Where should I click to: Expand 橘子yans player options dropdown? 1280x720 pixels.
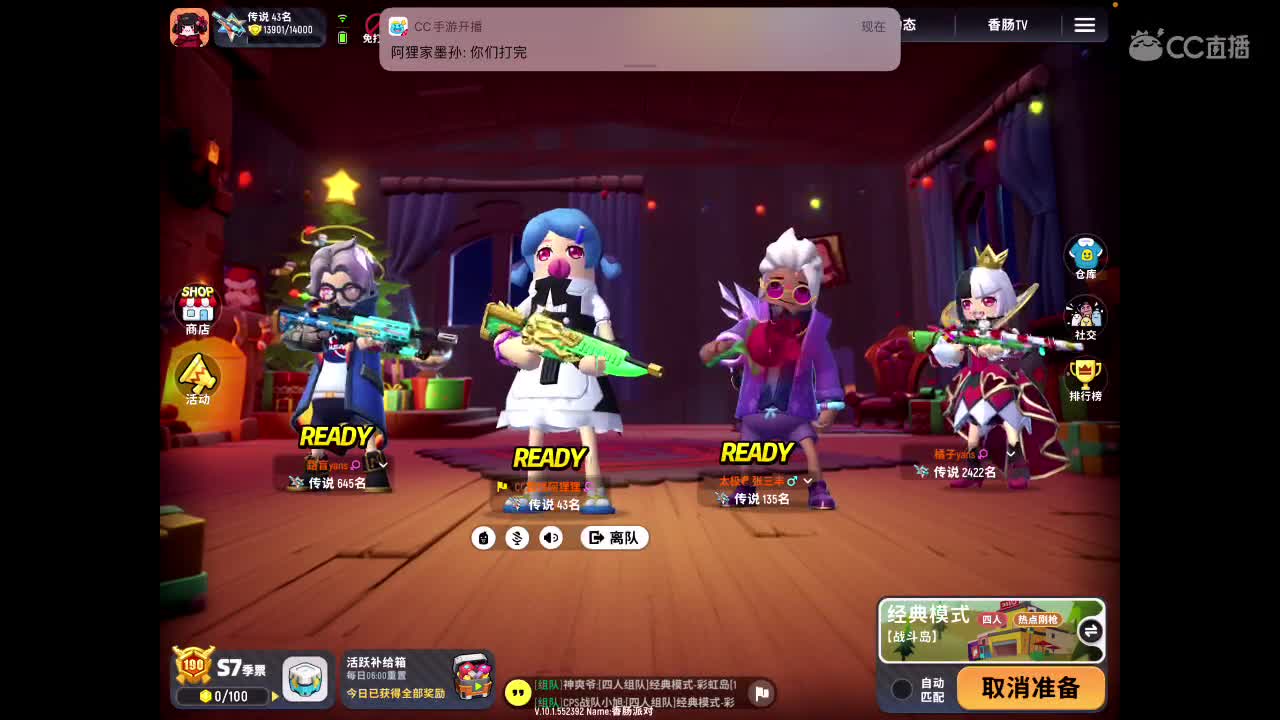tap(1010, 453)
